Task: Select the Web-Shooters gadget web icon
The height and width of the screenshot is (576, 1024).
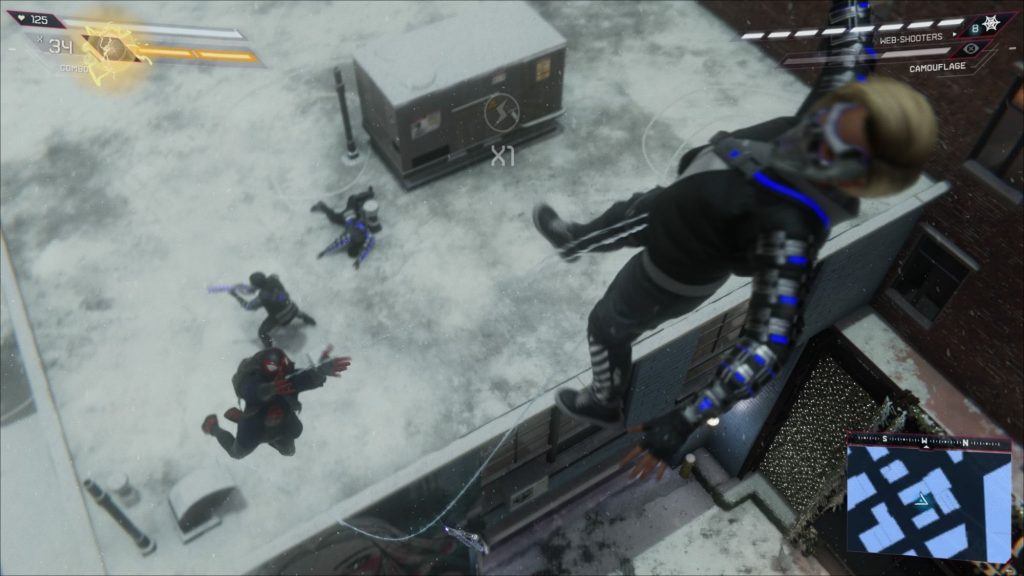Action: tap(991, 21)
